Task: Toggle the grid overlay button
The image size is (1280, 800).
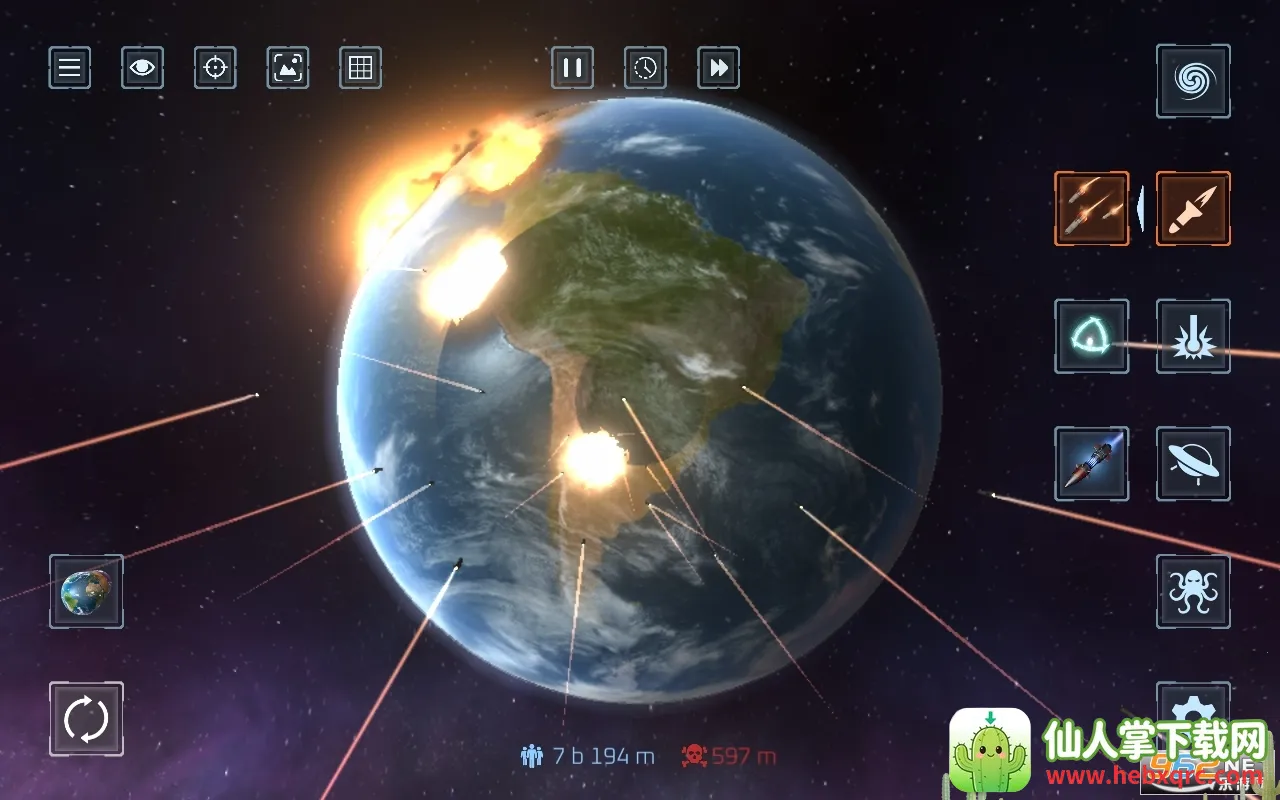Action: (x=360, y=68)
